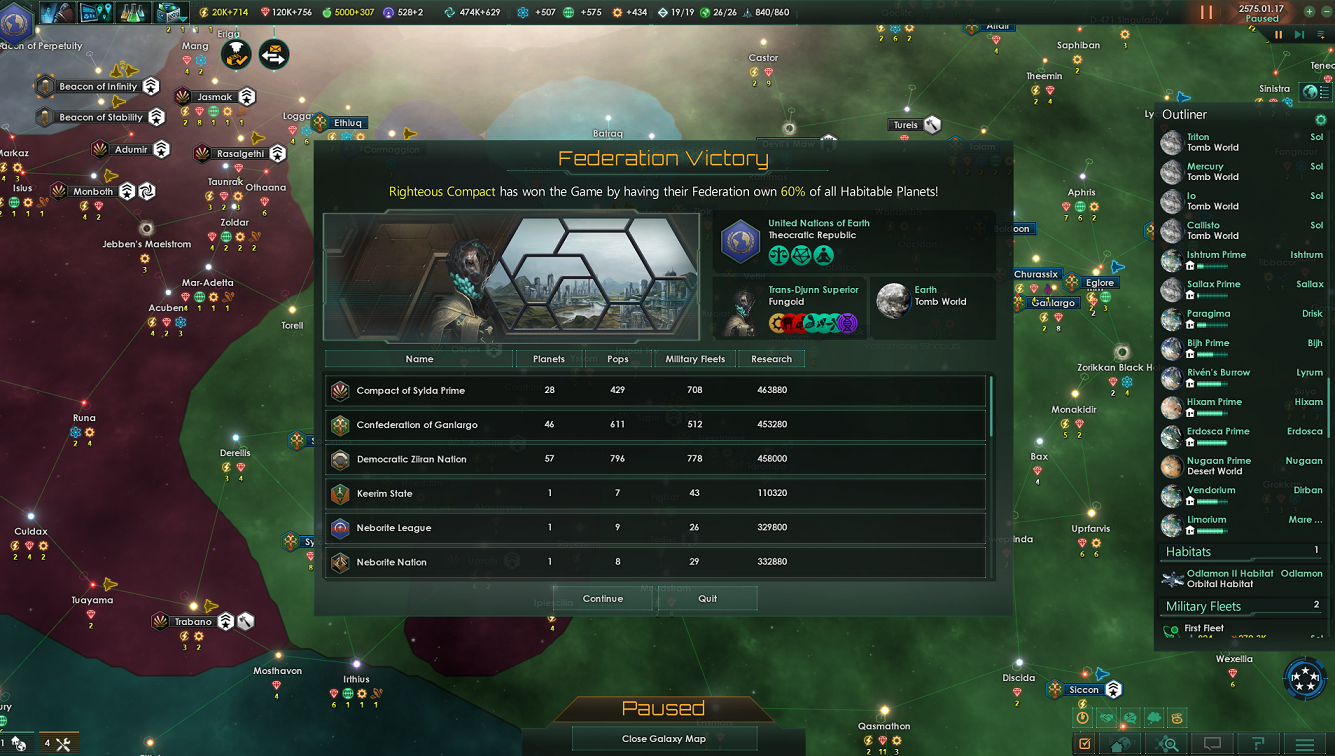Select the Neborite League row

coord(655,528)
